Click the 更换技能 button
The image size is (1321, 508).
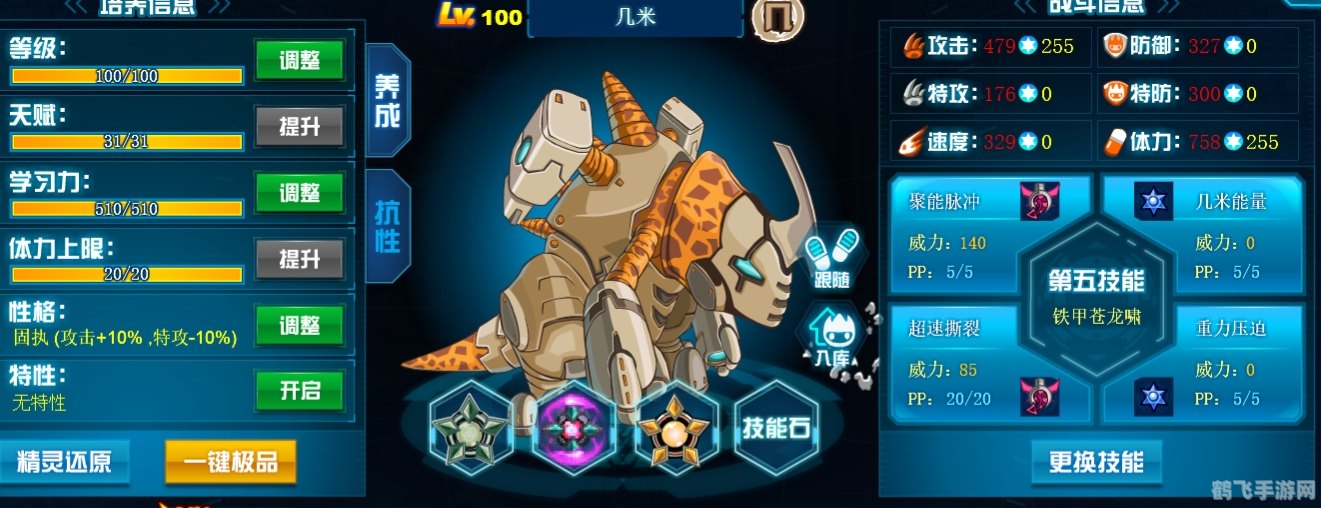1096,462
